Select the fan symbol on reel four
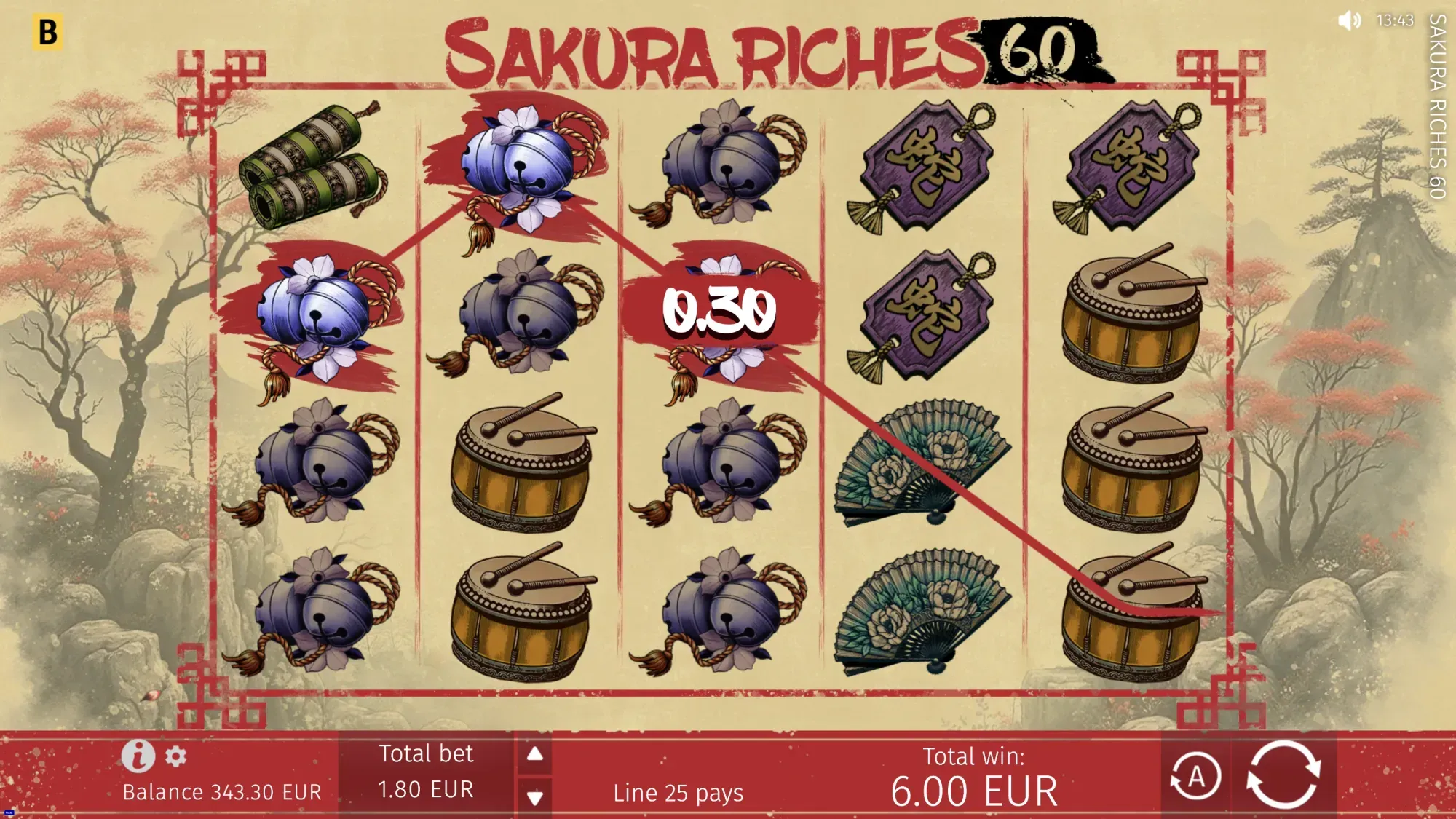This screenshot has width=1456, height=819. (925, 459)
